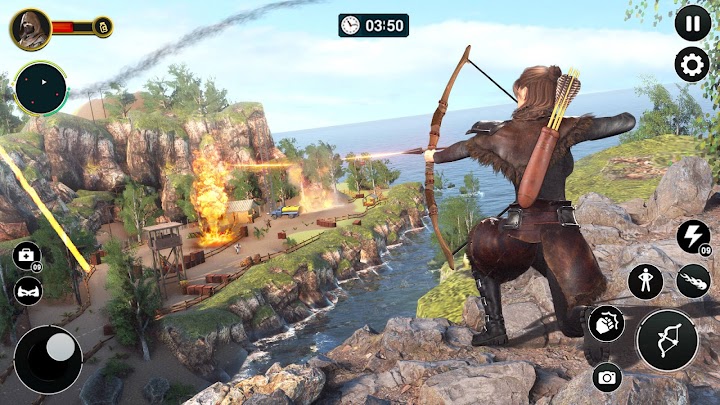Open the gear settings menu

tap(692, 65)
